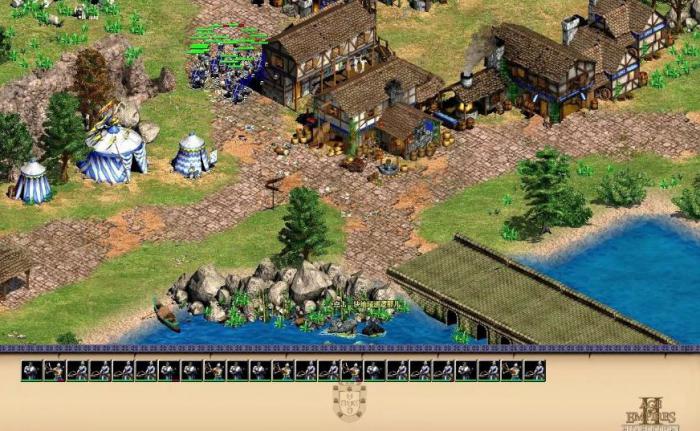Select the last unit portrait in the row
Image resolution: width=700 pixels, height=431 pixels.
coord(535,371)
